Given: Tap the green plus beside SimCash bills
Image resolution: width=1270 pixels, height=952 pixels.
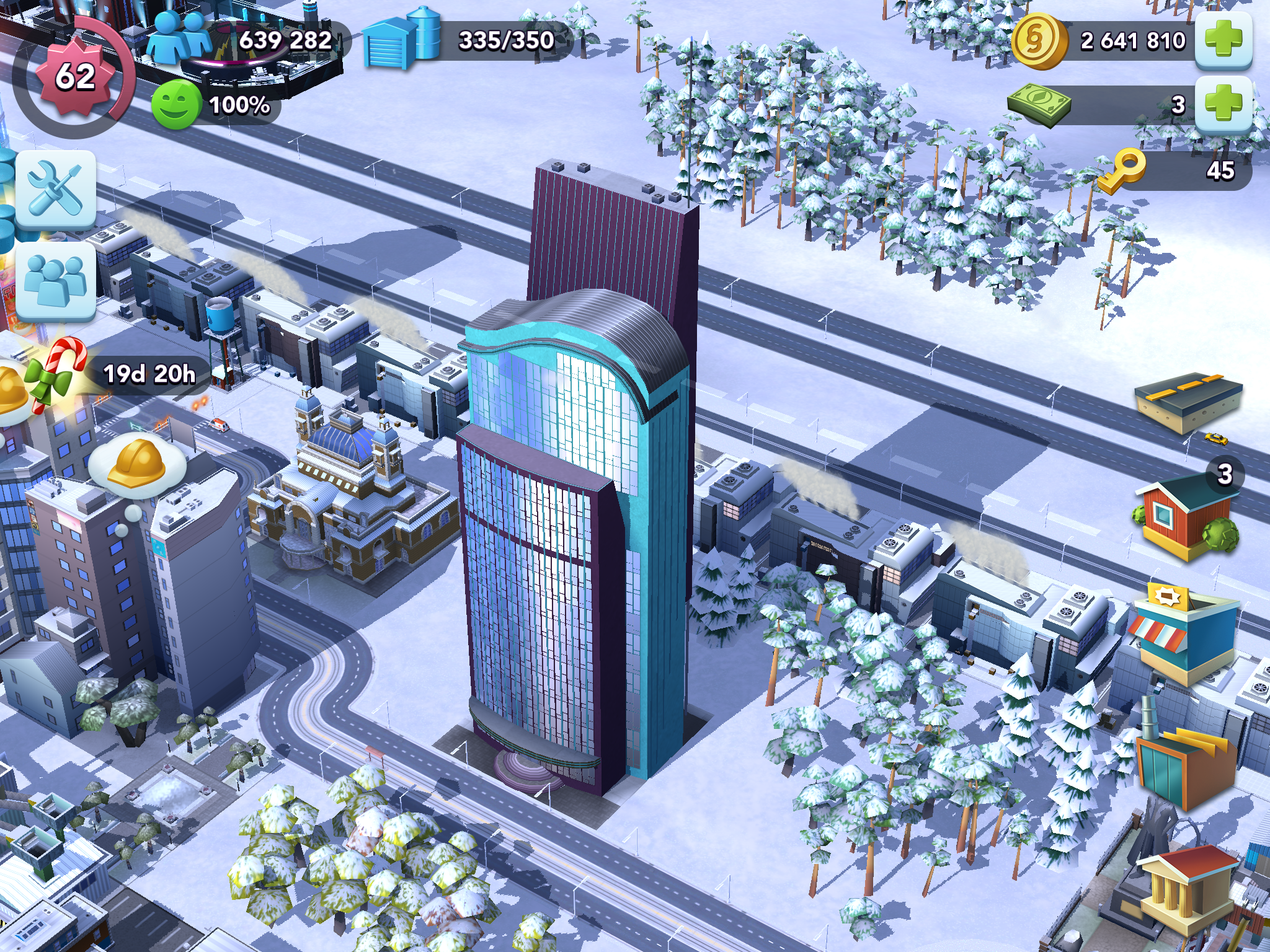Looking at the screenshot, I should tap(1223, 104).
